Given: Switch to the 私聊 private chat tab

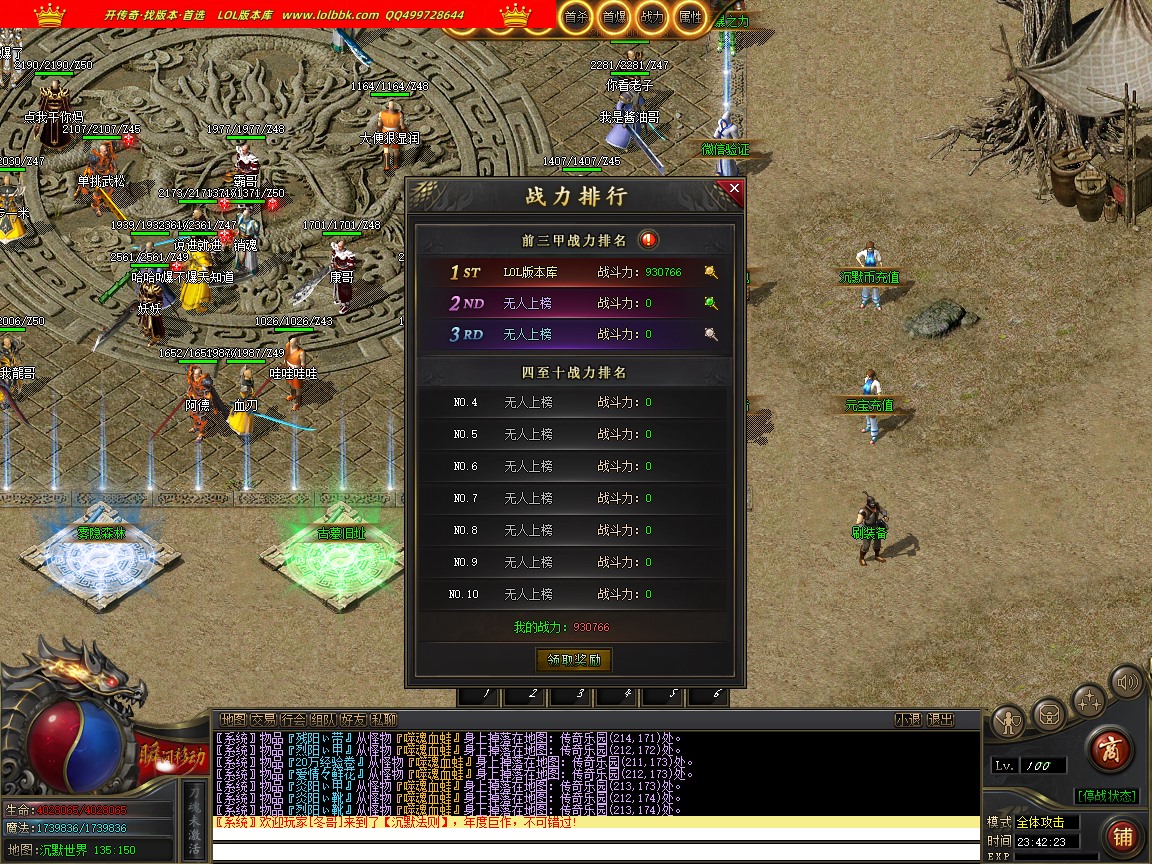Looking at the screenshot, I should pos(383,719).
